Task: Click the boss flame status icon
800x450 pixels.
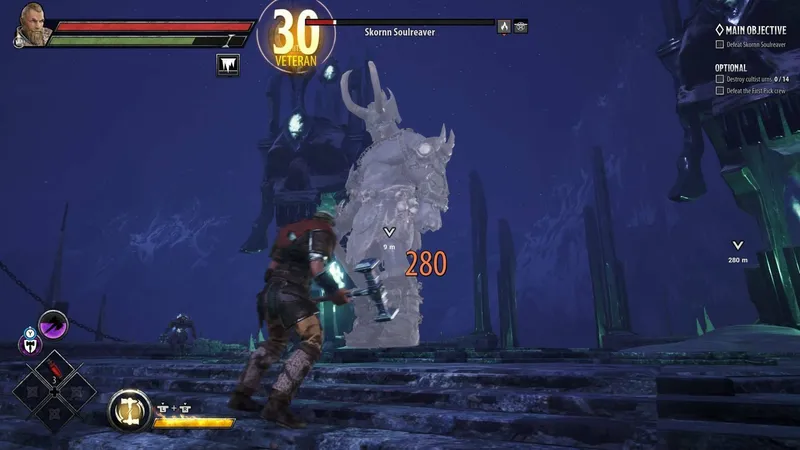Action: click(x=504, y=27)
